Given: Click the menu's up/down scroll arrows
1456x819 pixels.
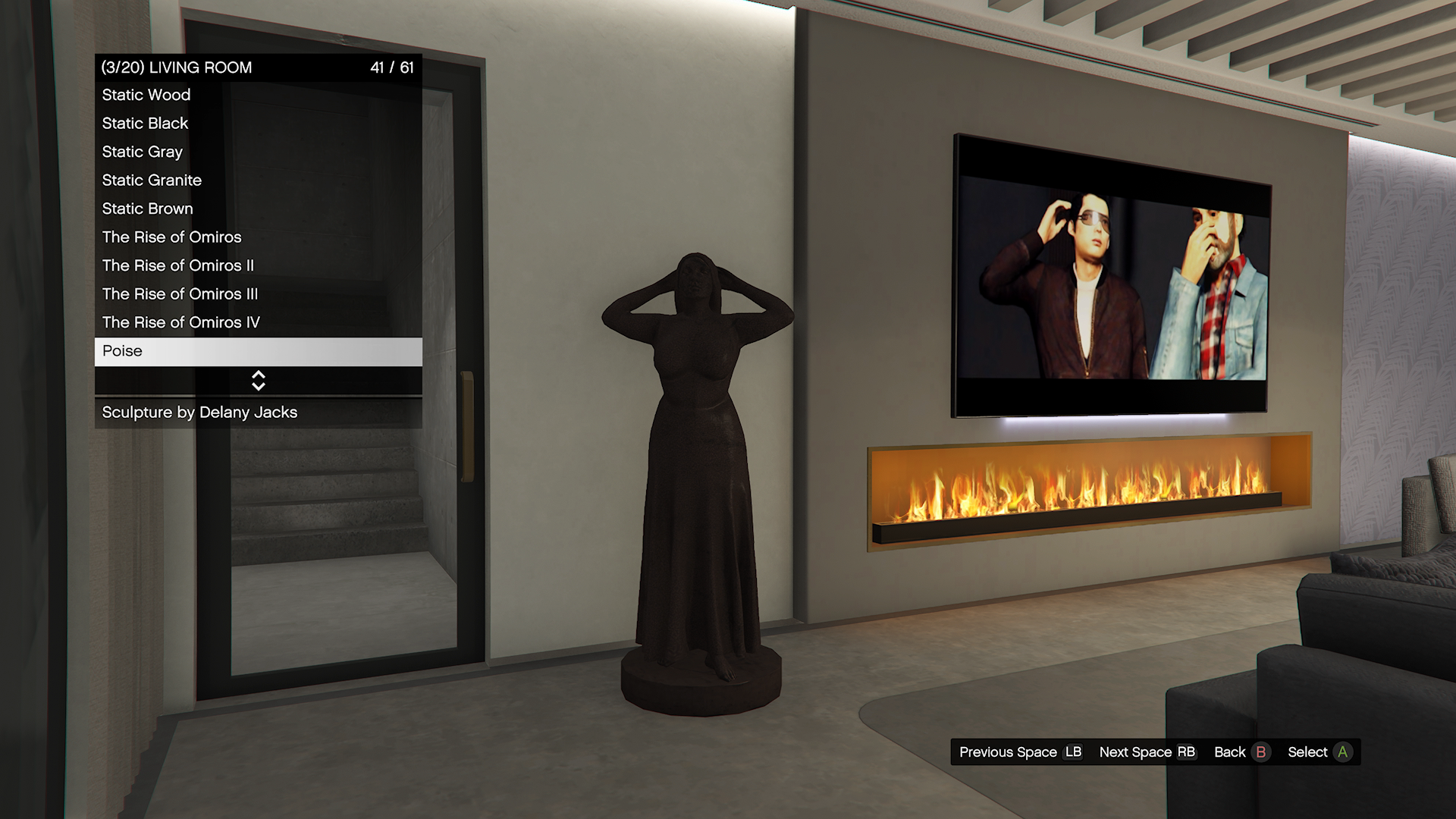Looking at the screenshot, I should (x=258, y=381).
